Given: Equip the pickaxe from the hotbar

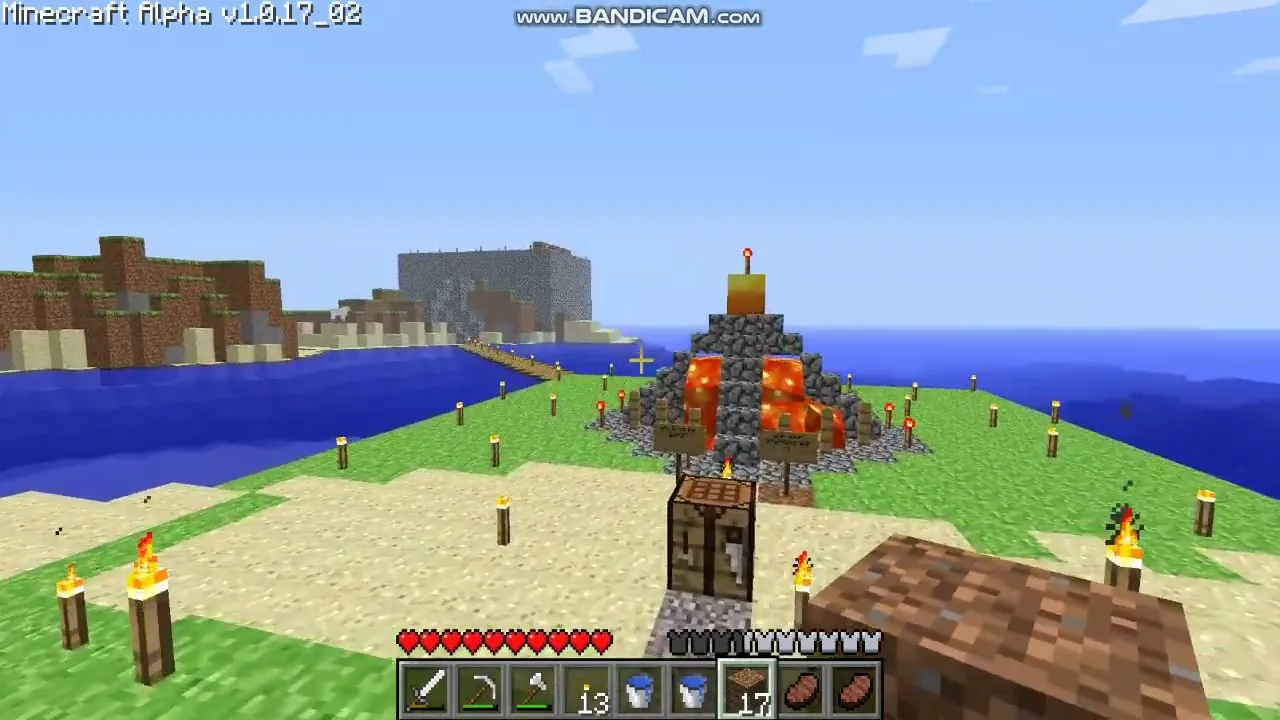Looking at the screenshot, I should click(x=479, y=689).
